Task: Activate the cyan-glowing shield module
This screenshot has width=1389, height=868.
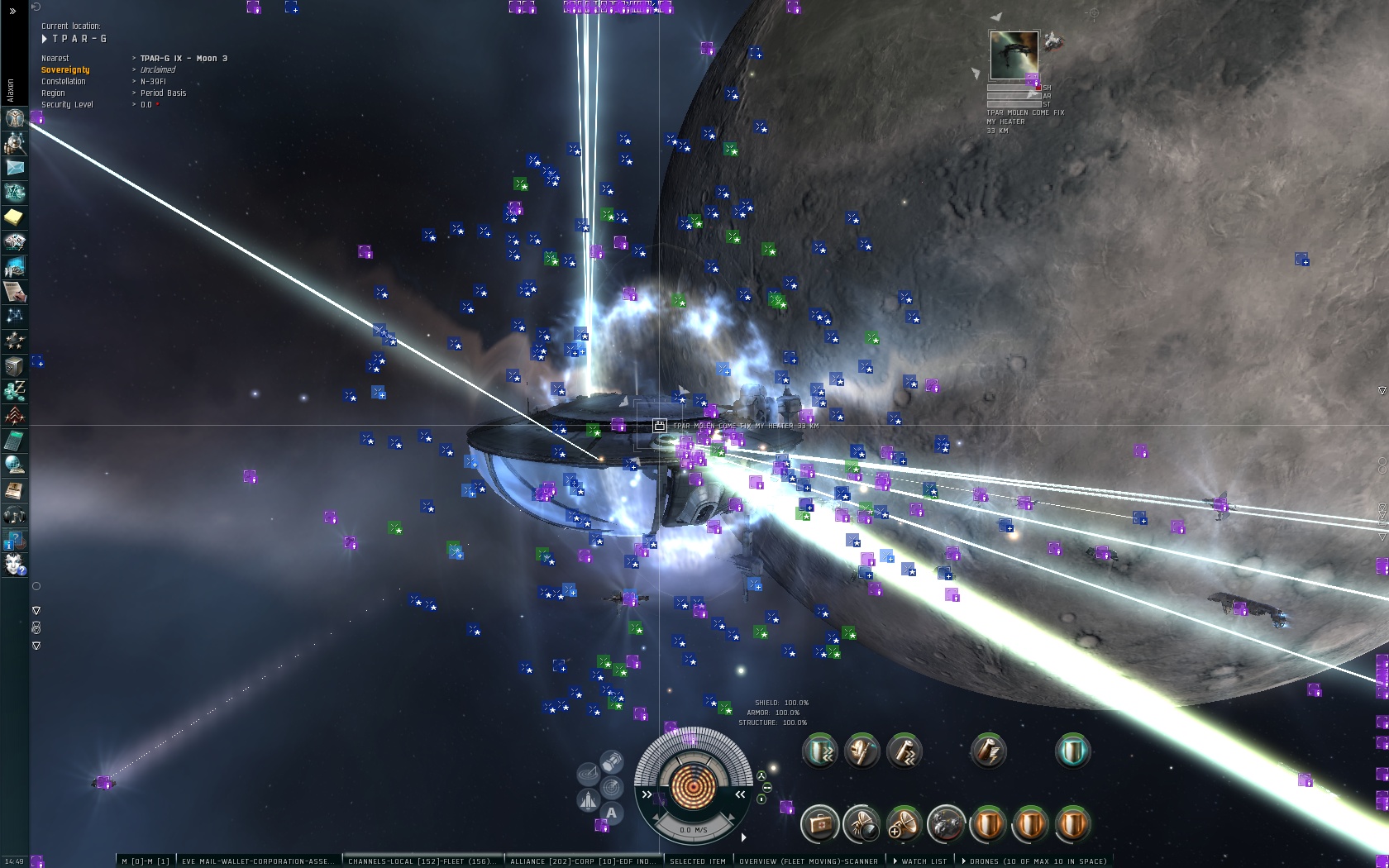Action: pyautogui.click(x=1072, y=751)
